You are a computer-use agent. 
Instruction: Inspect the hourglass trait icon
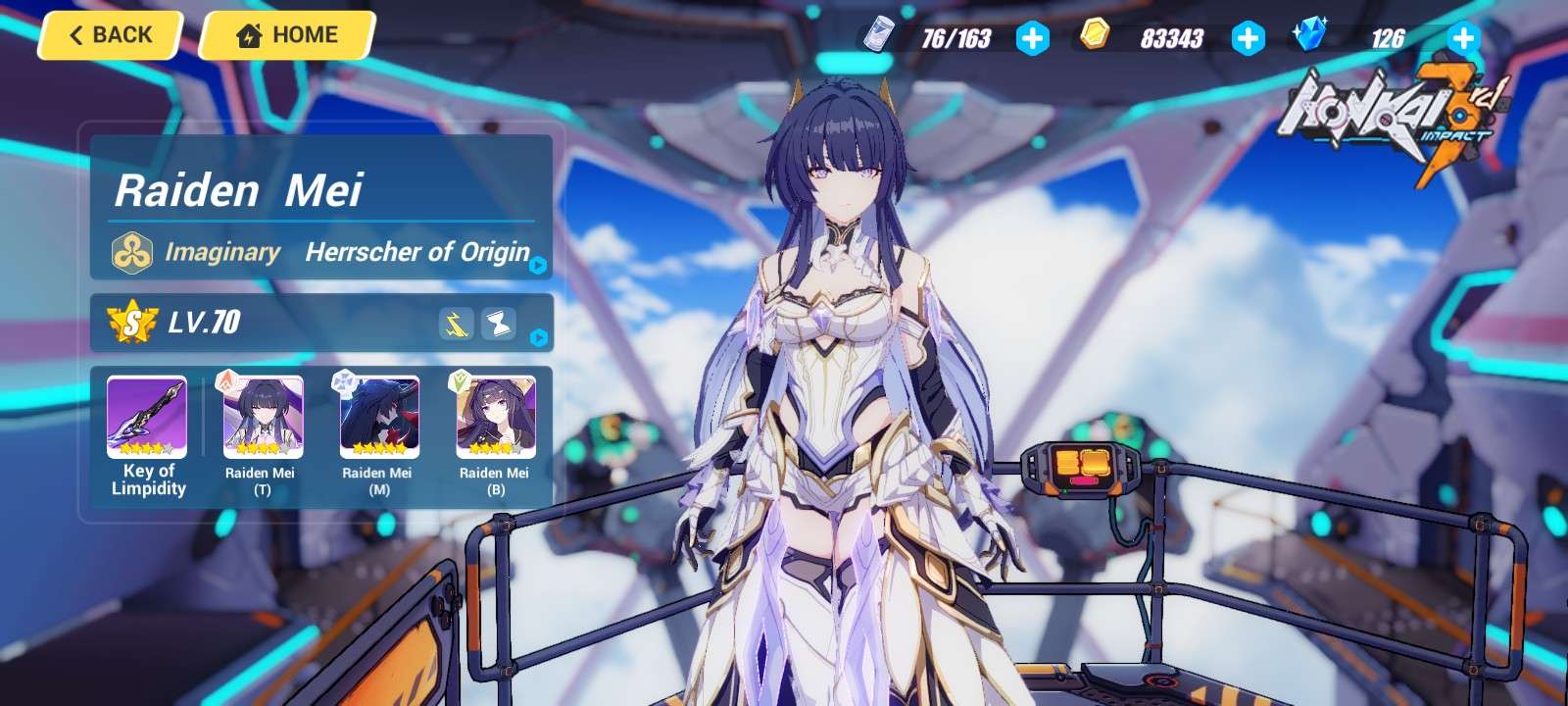coord(499,324)
